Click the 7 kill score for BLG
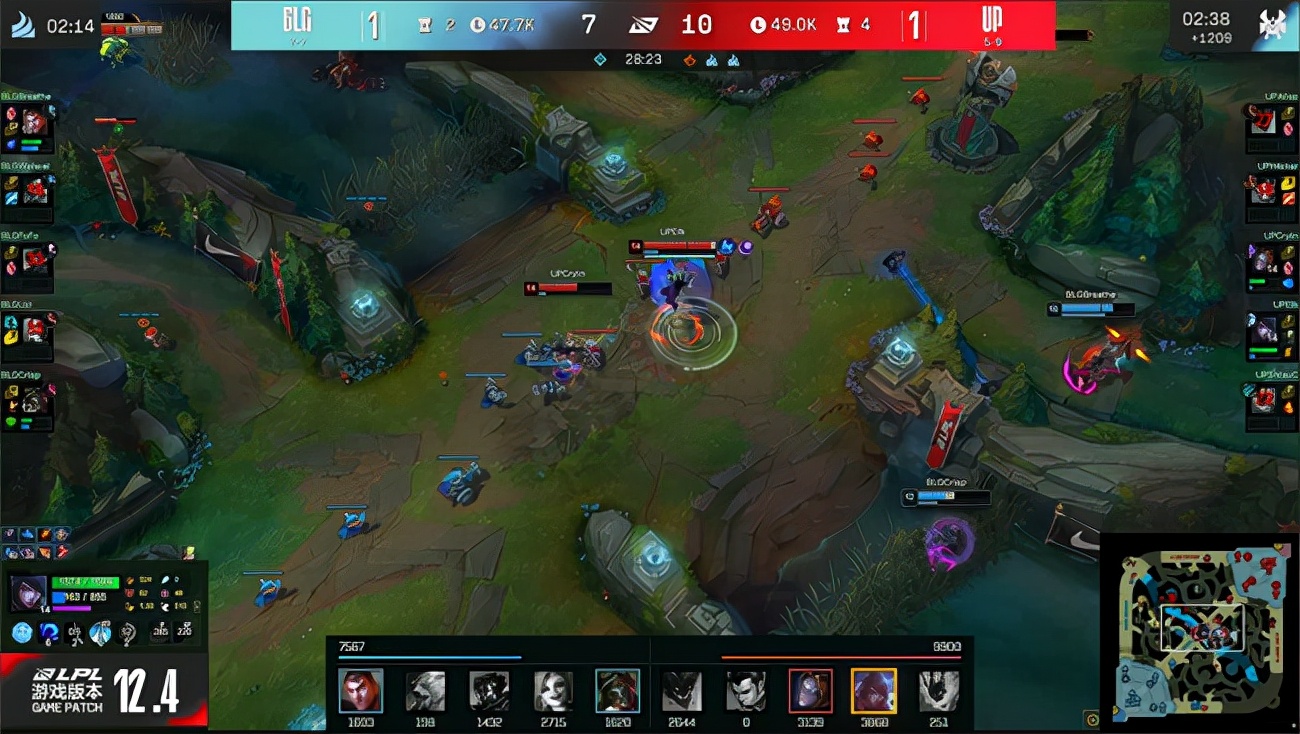The image size is (1300, 734). pos(589,25)
